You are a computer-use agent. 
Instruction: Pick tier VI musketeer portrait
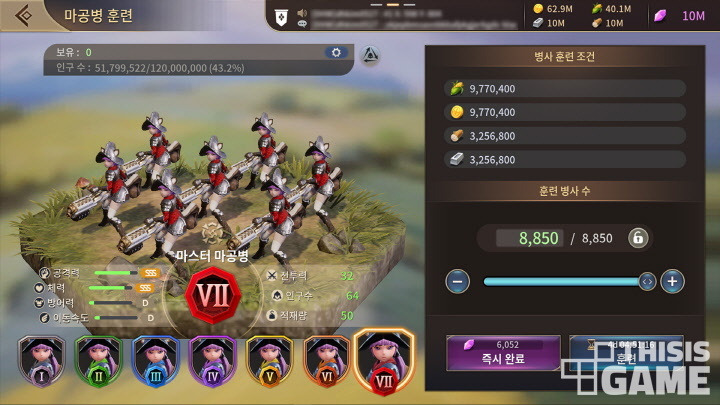click(x=325, y=362)
